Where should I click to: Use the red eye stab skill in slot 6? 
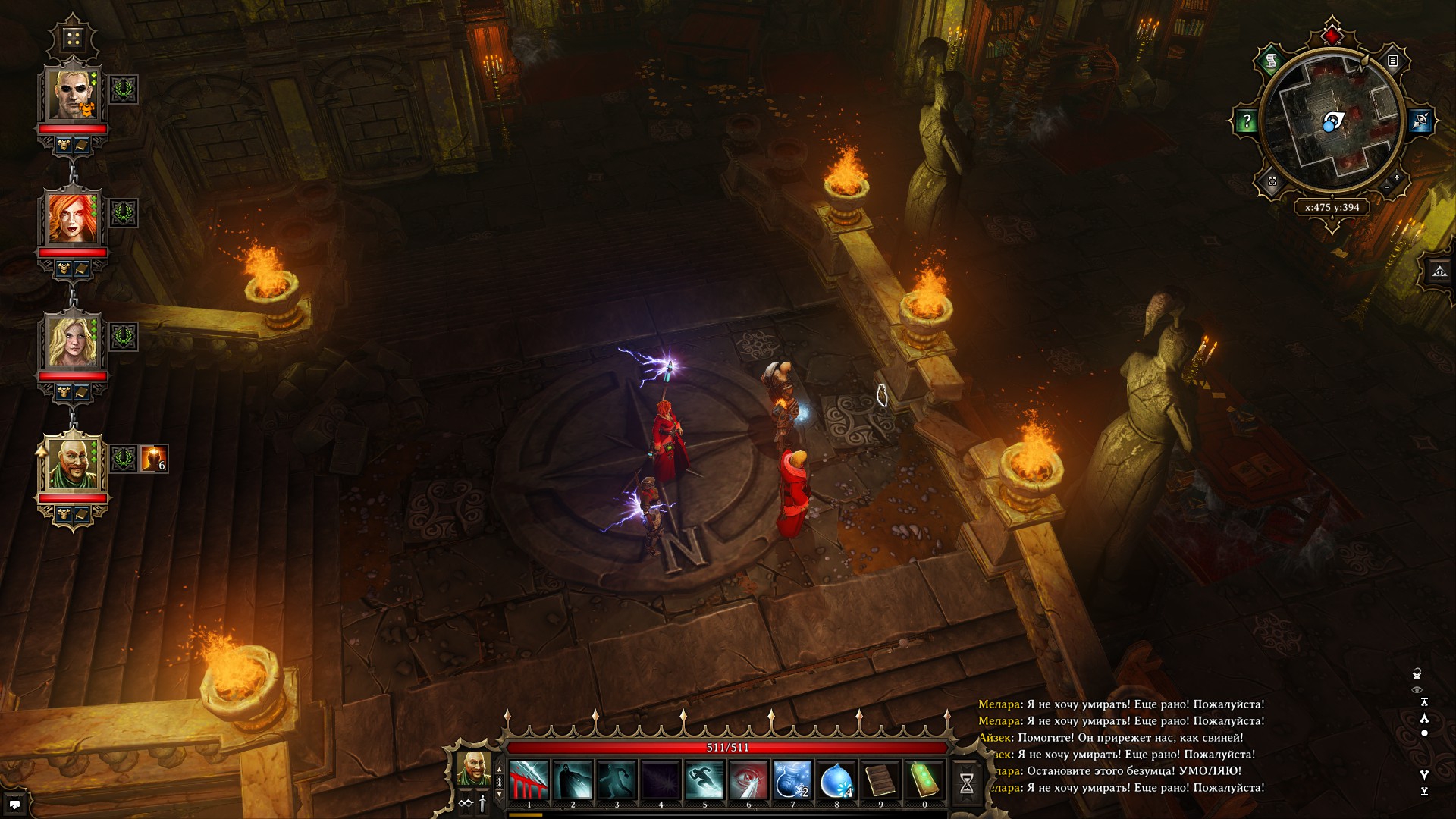(x=748, y=781)
